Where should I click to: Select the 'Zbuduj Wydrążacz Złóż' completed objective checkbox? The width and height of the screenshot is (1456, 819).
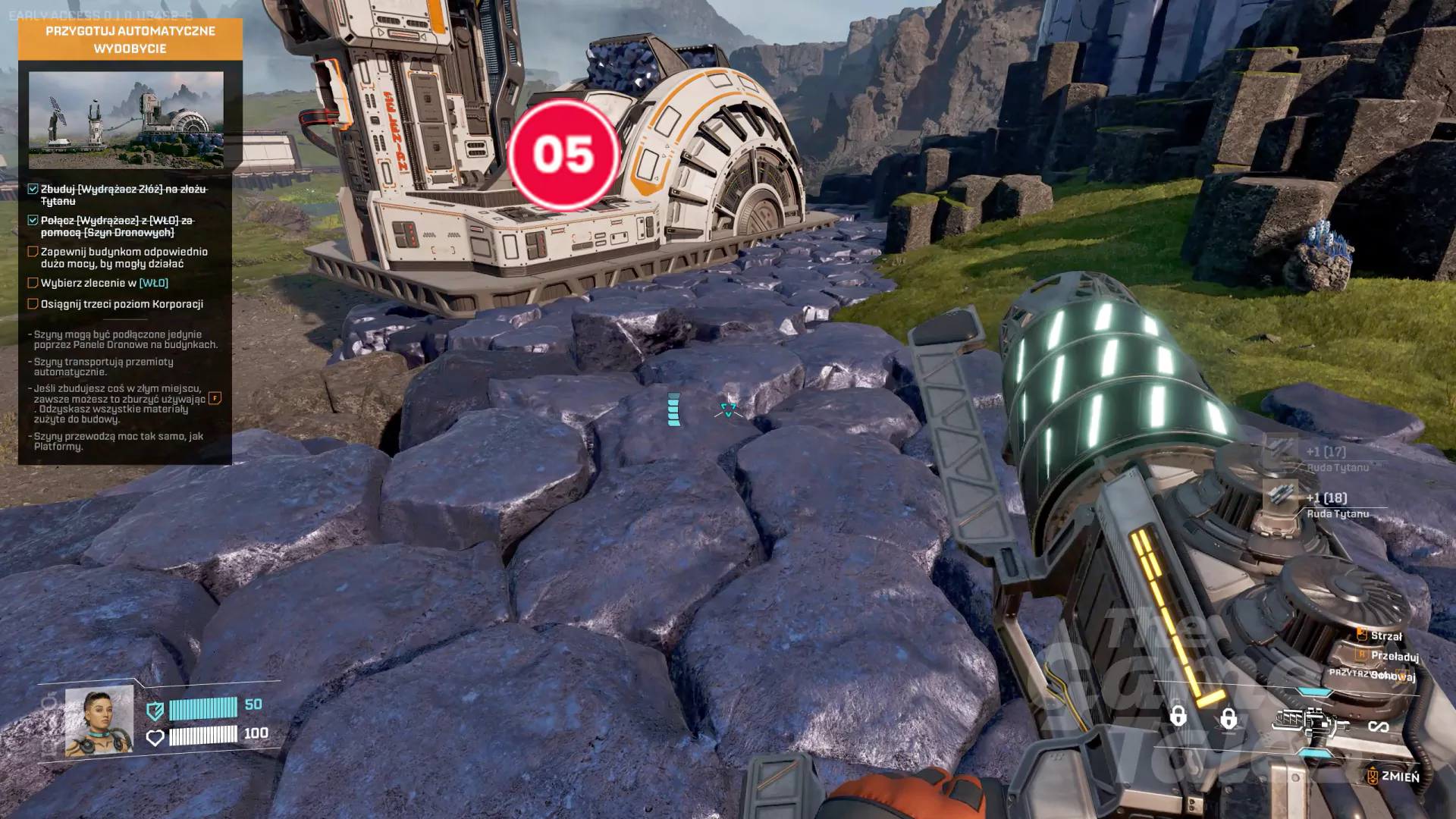click(x=33, y=189)
